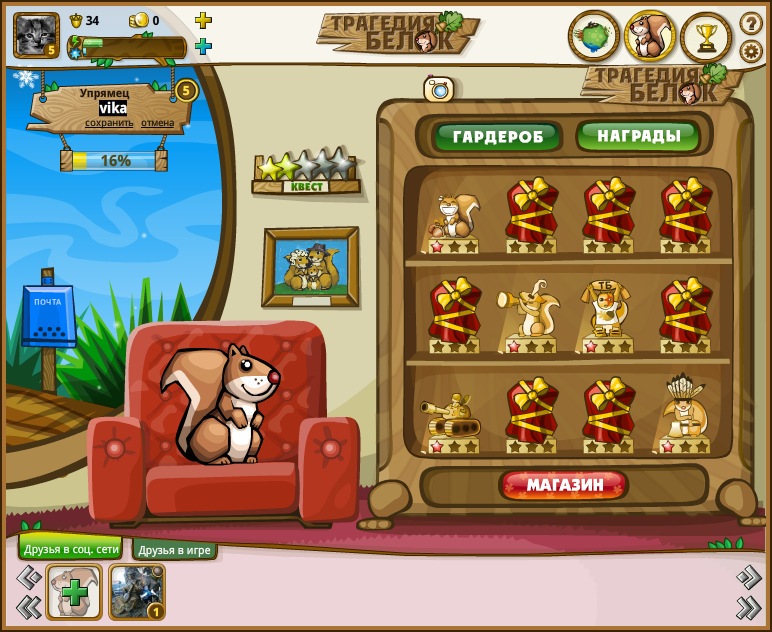772x632 pixels.
Task: Select the Друзья в соц. сети tab
Action: [x=71, y=549]
